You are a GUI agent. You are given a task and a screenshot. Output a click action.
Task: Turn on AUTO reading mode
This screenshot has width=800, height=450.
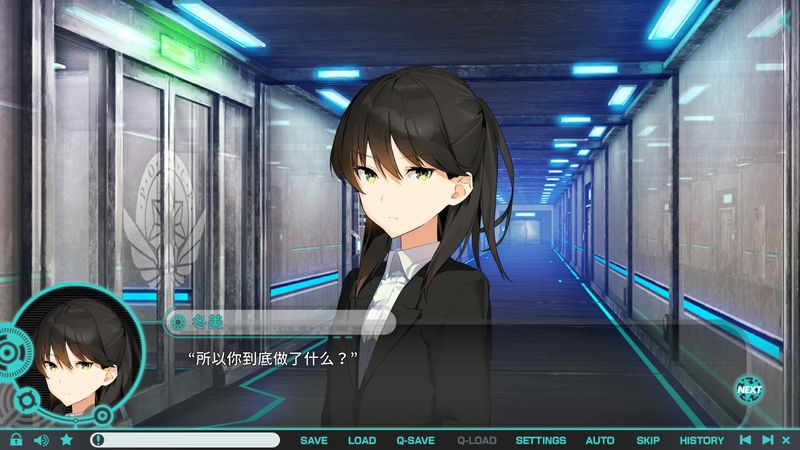coord(600,440)
